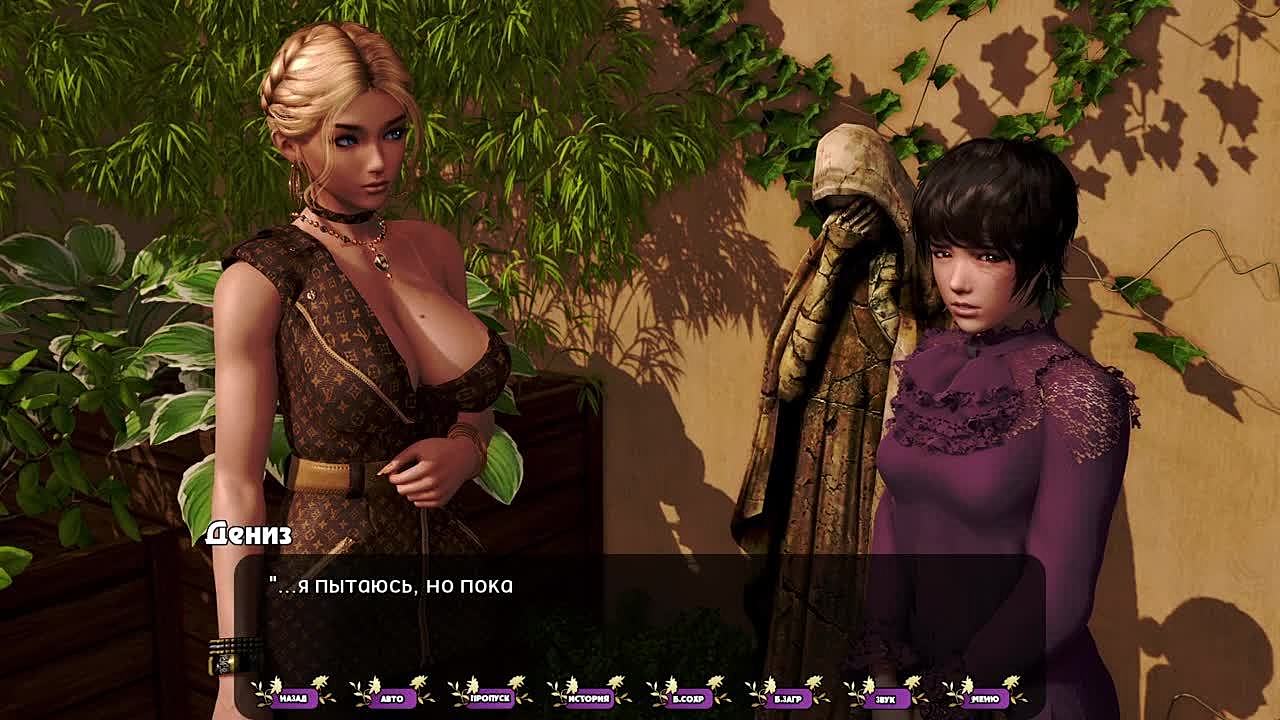Click the Назад (Back) button
The height and width of the screenshot is (720, 1280).
click(x=294, y=697)
